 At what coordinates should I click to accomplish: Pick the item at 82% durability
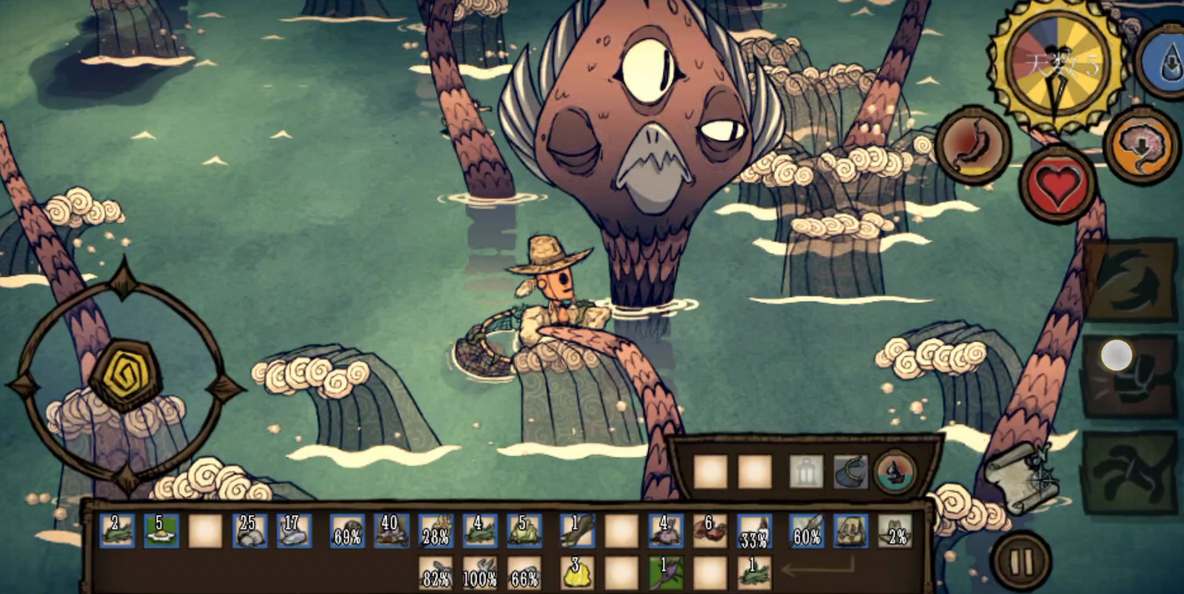coord(436,573)
